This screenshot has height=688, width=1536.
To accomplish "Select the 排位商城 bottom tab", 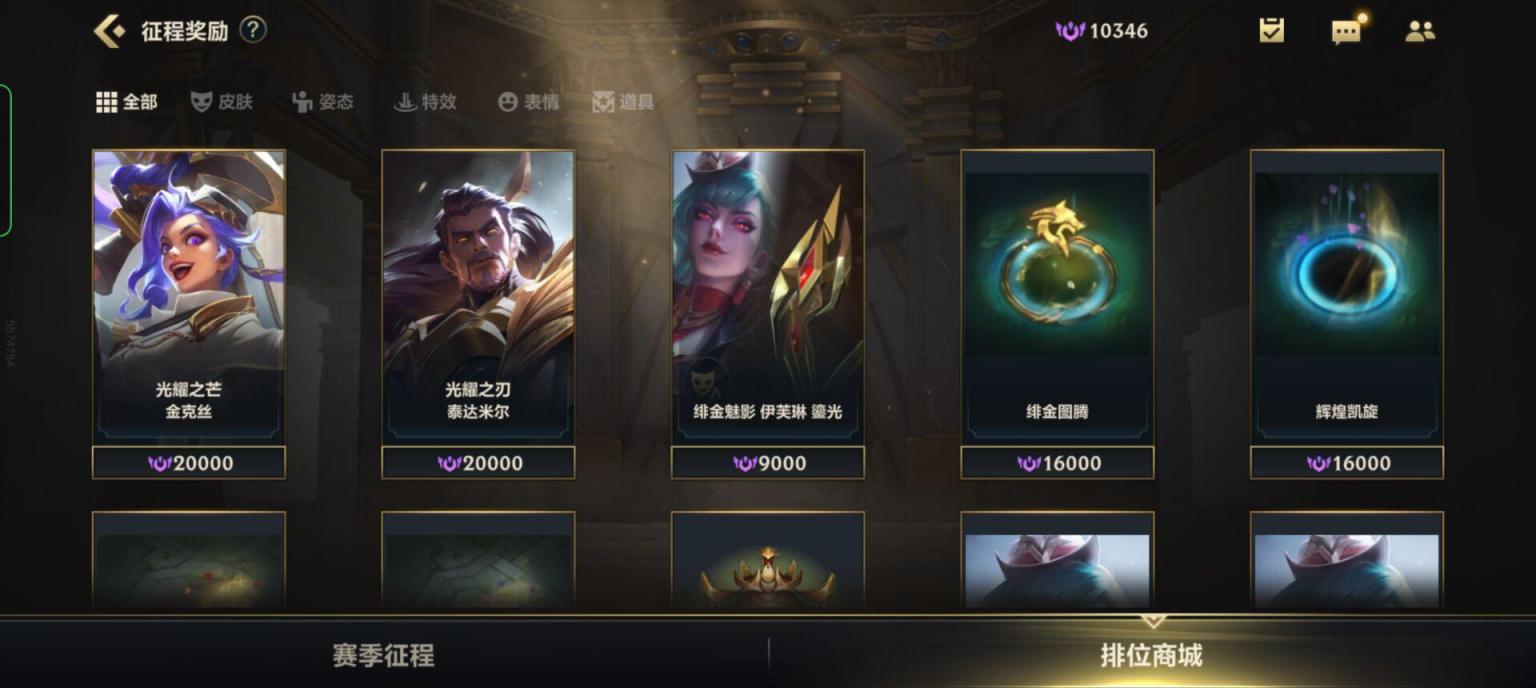I will (1151, 656).
